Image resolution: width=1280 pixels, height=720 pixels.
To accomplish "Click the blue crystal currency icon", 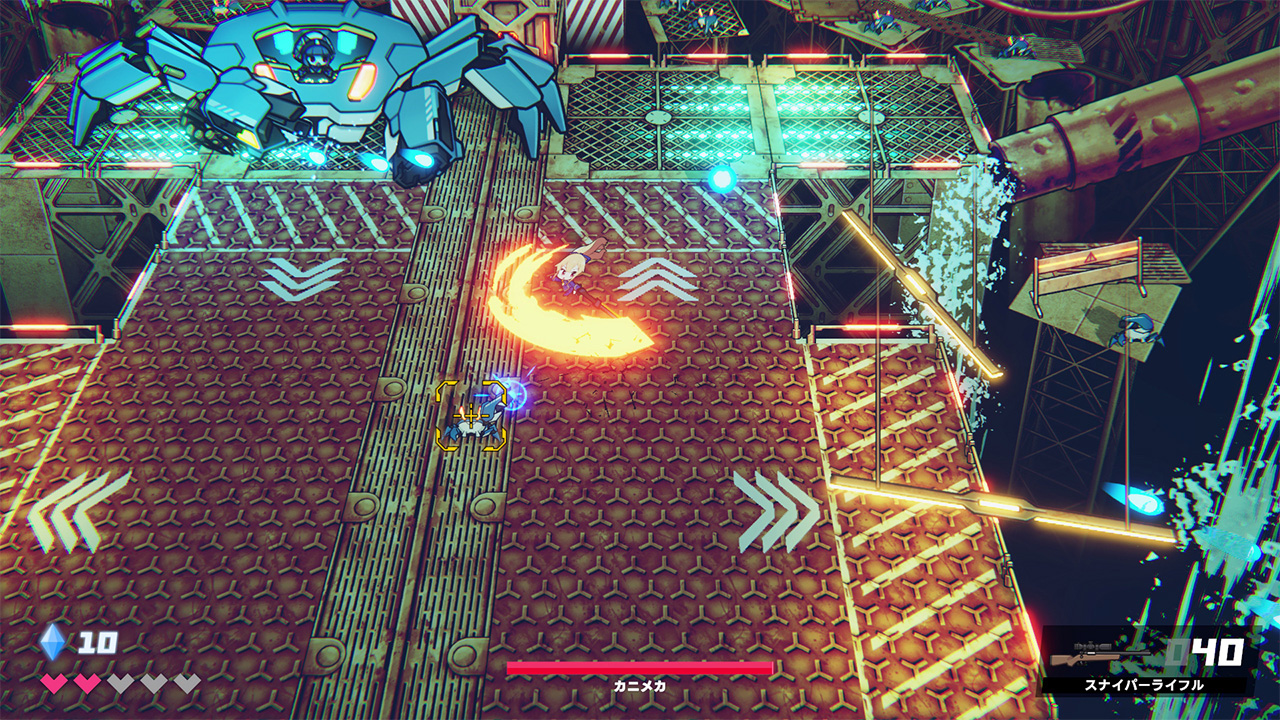I will coord(53,641).
